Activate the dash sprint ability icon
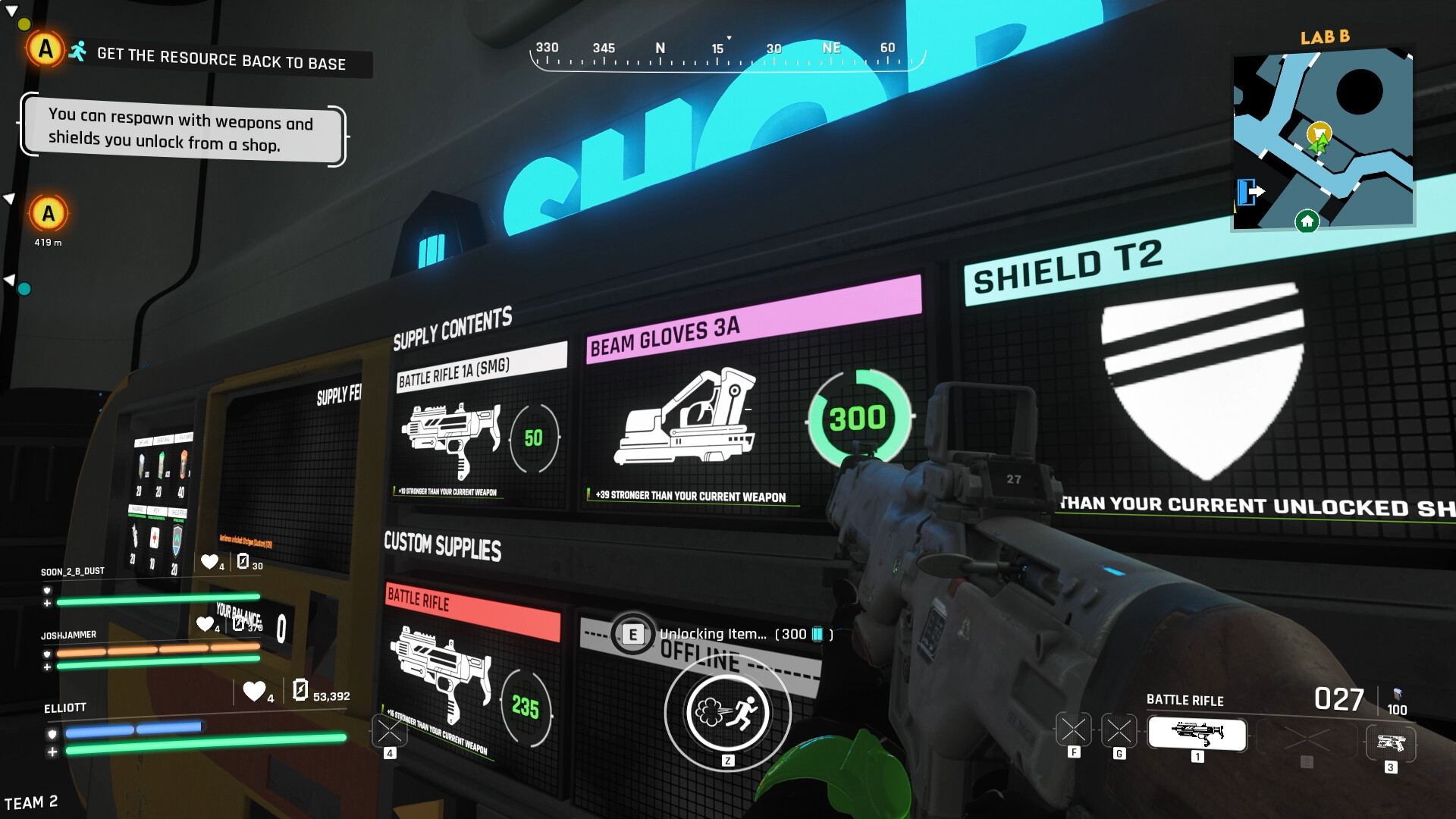Image resolution: width=1456 pixels, height=819 pixels. coord(727,713)
